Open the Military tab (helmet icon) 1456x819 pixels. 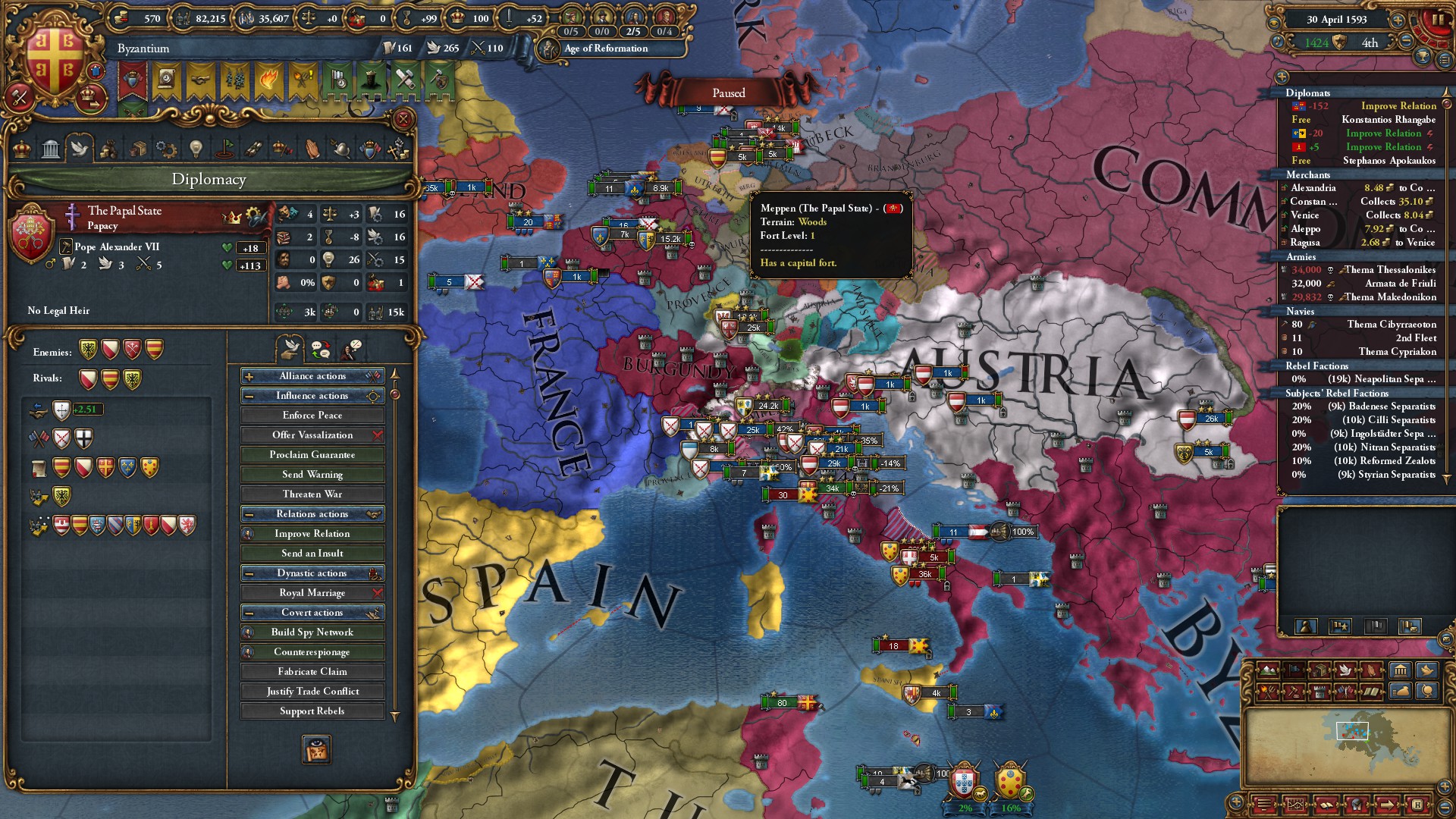[x=344, y=149]
